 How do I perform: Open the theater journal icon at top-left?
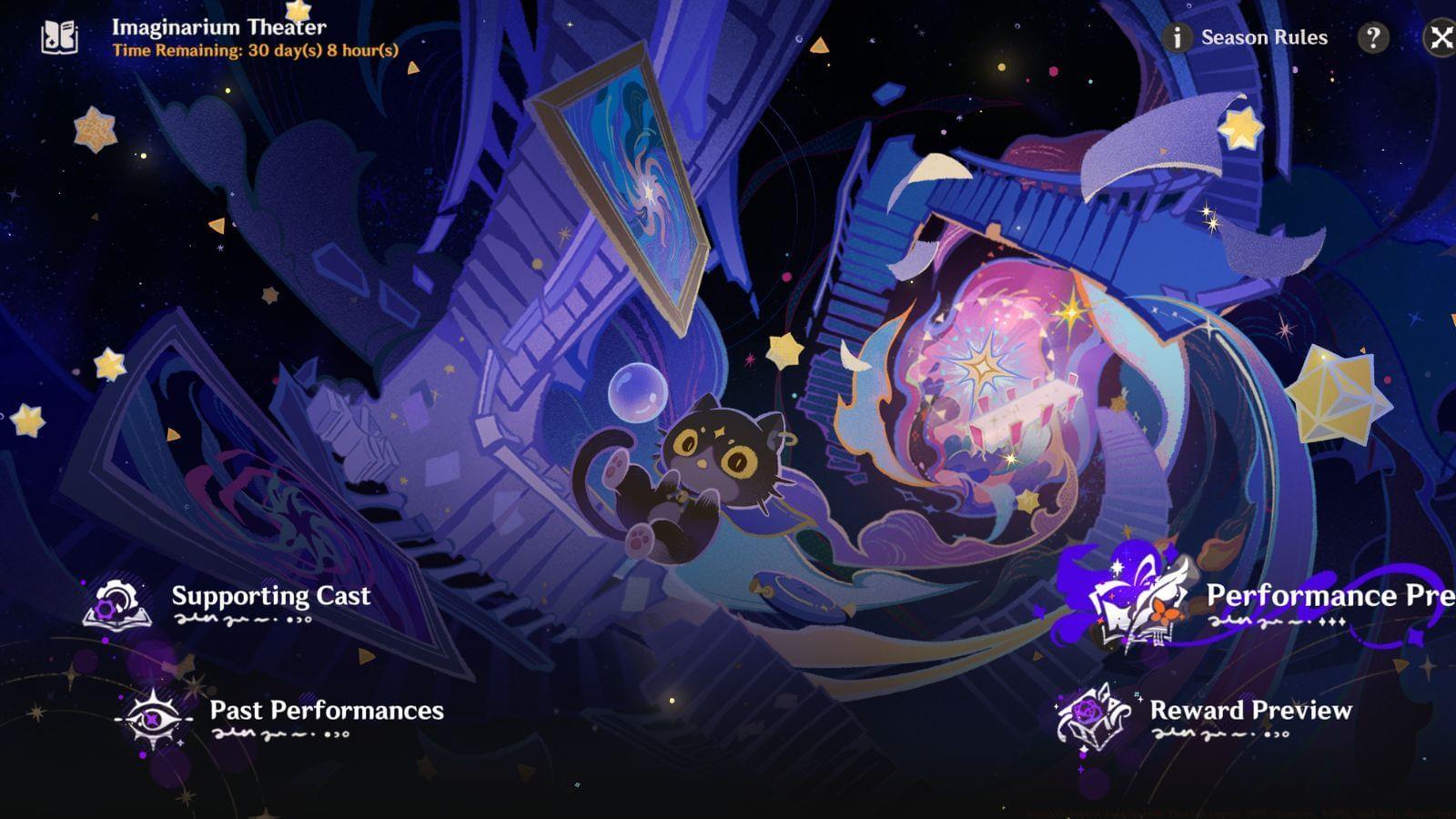pos(56,35)
